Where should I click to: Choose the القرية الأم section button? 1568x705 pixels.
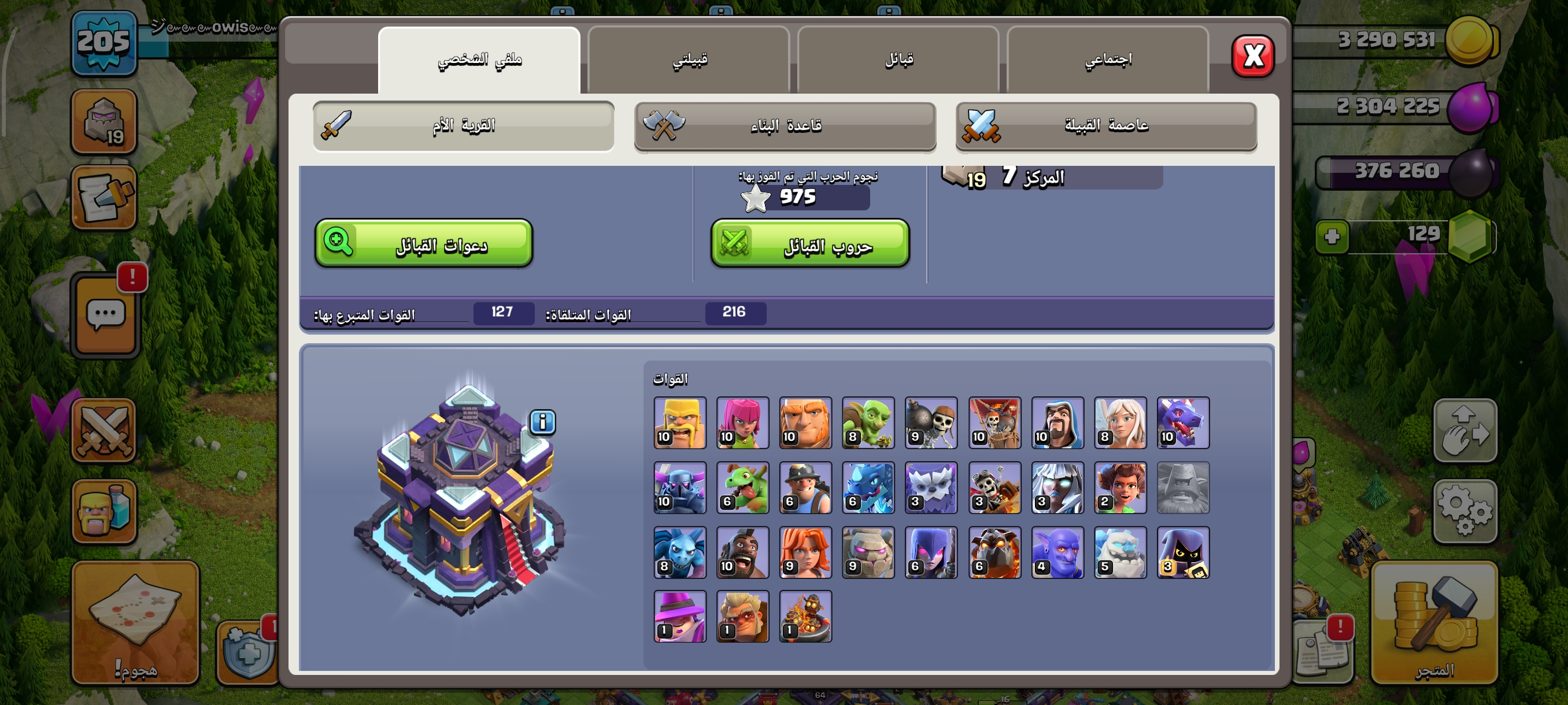pos(463,126)
